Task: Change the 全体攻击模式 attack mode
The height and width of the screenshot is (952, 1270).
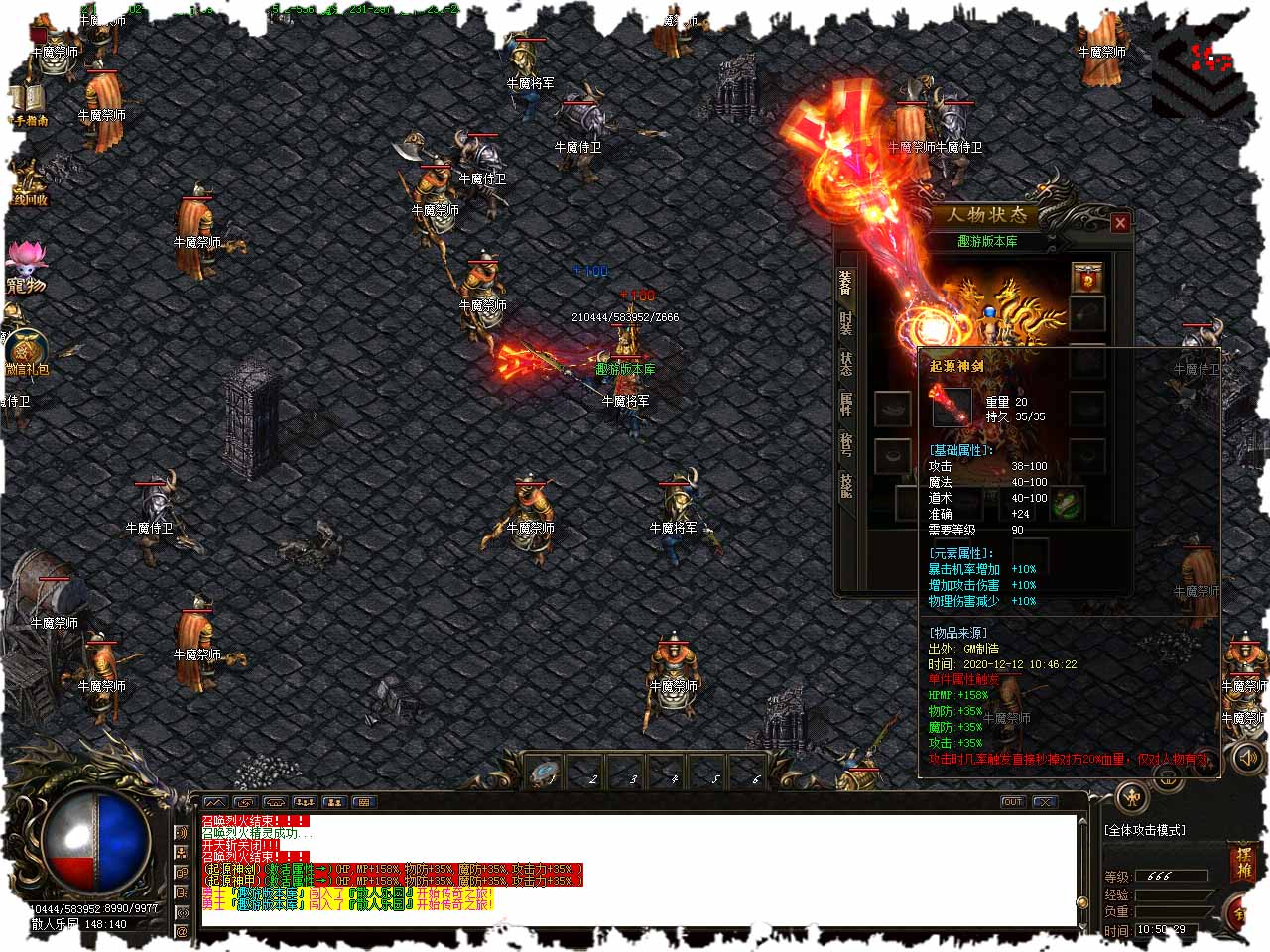Action: 1146,830
